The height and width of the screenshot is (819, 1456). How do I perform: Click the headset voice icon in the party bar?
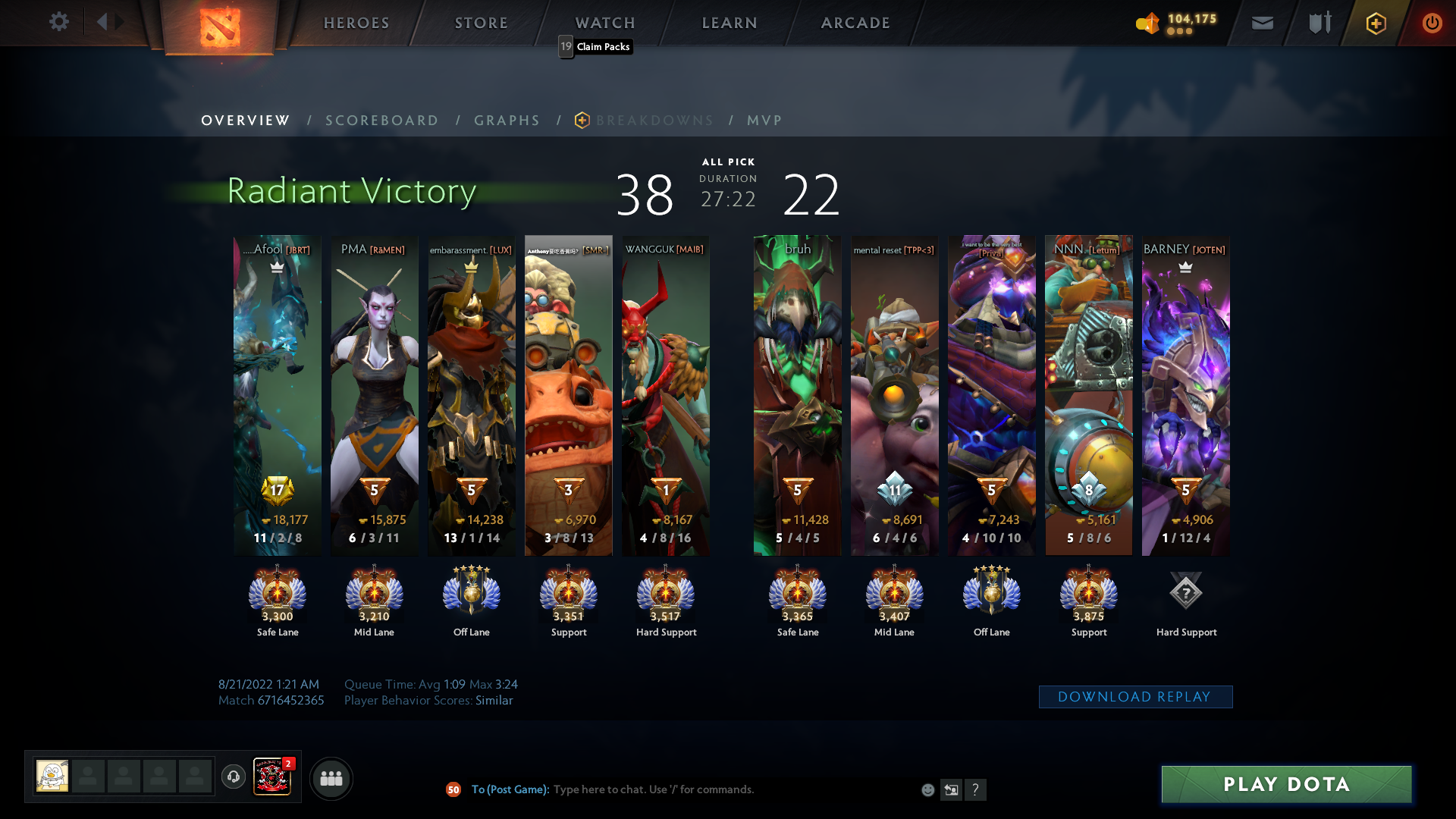coord(233,778)
